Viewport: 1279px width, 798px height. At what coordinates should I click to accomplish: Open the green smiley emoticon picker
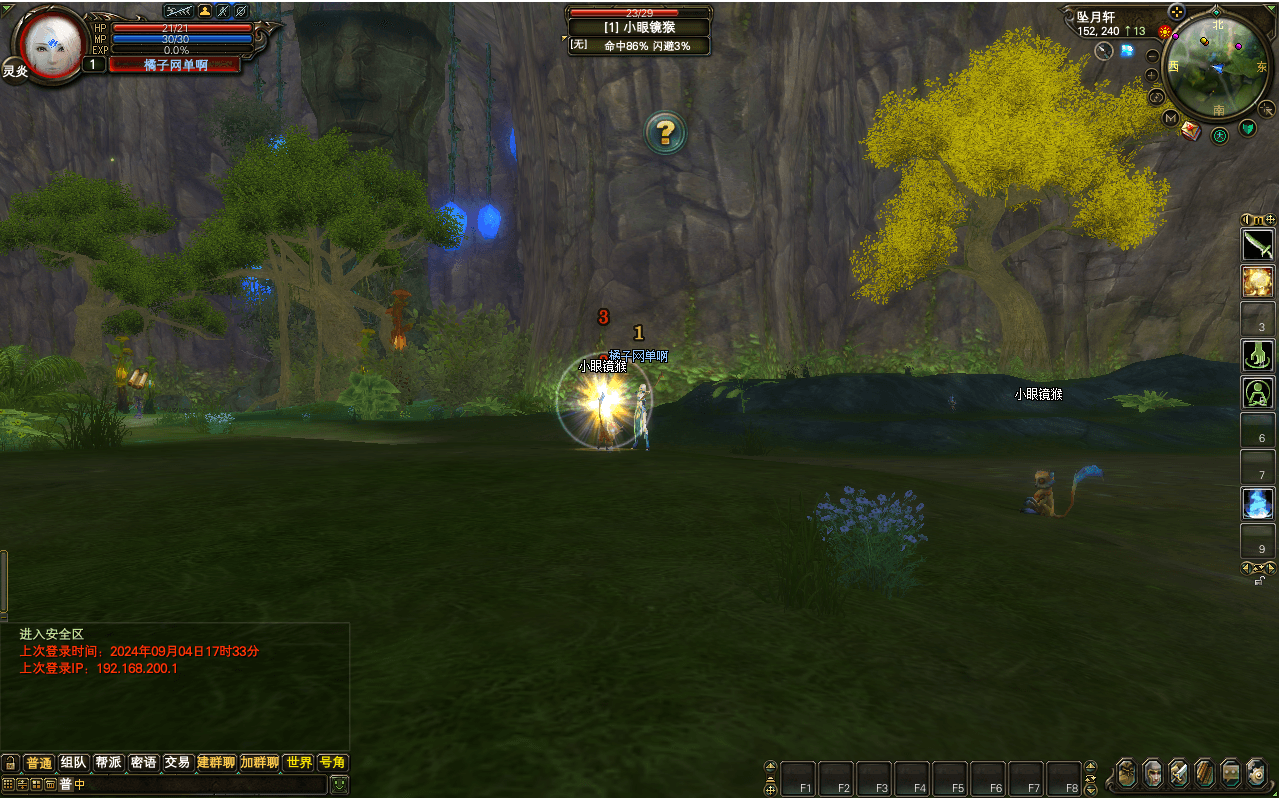tap(340, 785)
